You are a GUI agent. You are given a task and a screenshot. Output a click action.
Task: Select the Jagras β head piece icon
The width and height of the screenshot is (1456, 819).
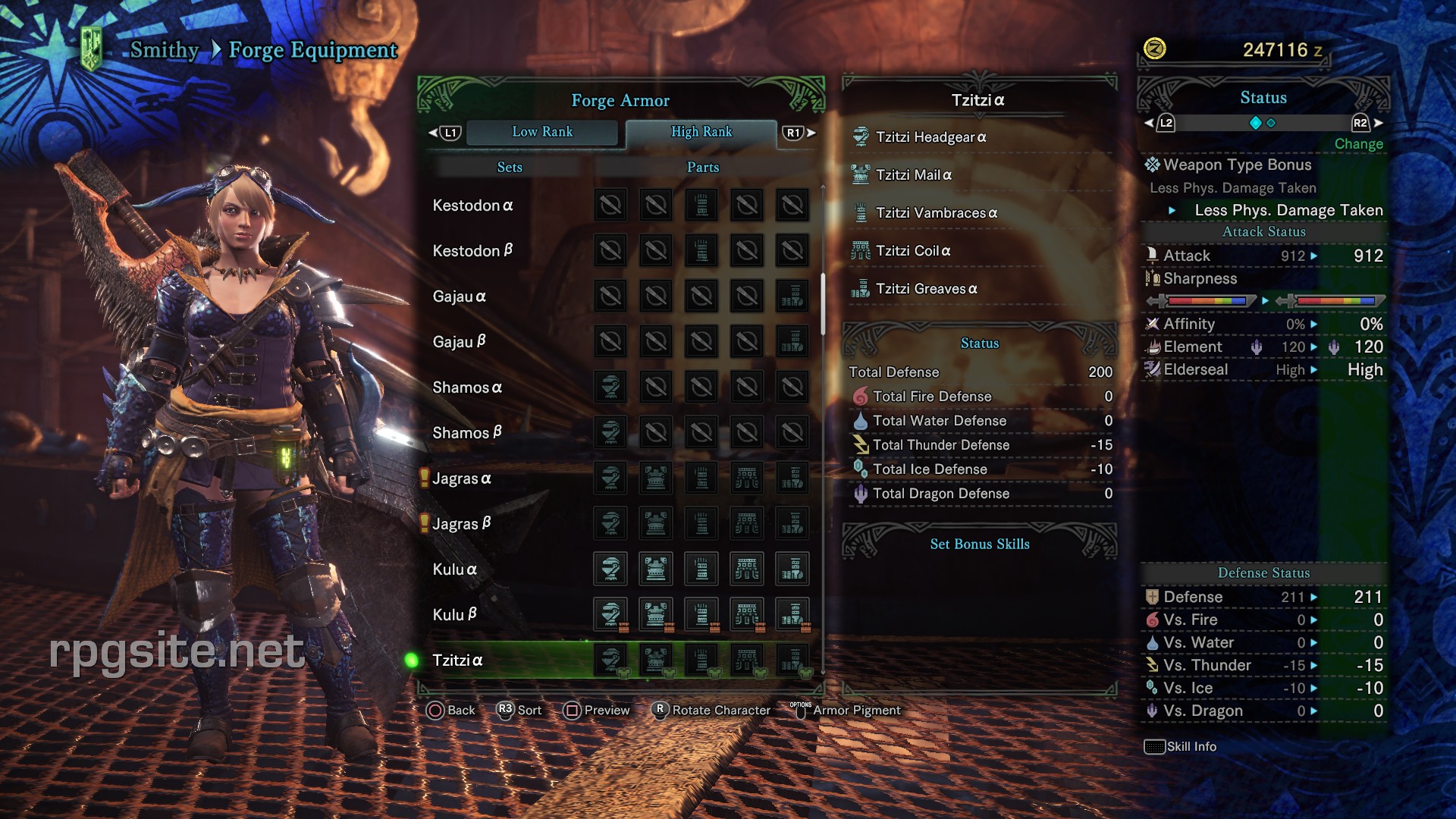[610, 523]
